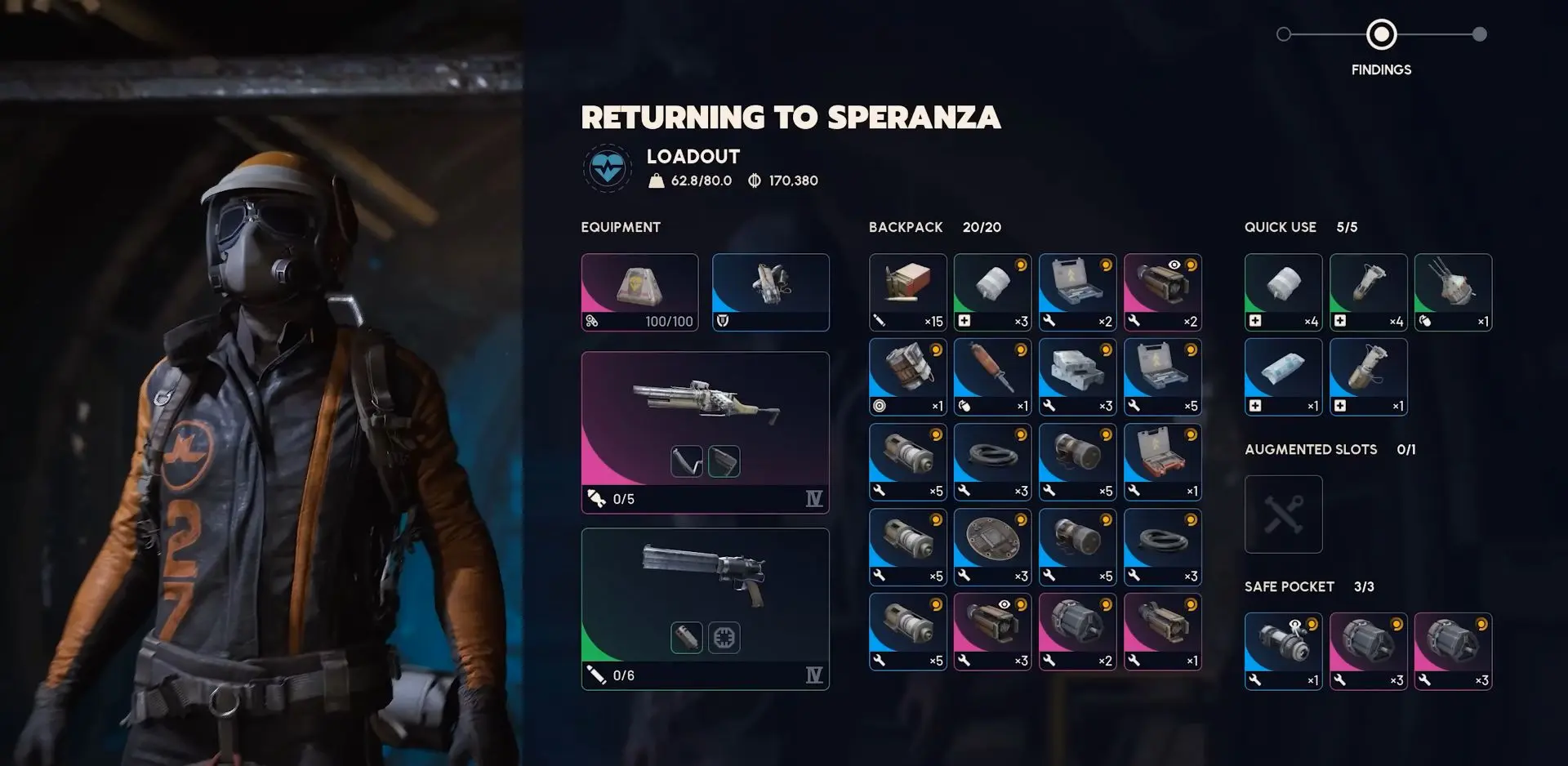Screen dimensions: 1568x766
Task: Jump to the Findings step marker
Action: pos(1381,34)
